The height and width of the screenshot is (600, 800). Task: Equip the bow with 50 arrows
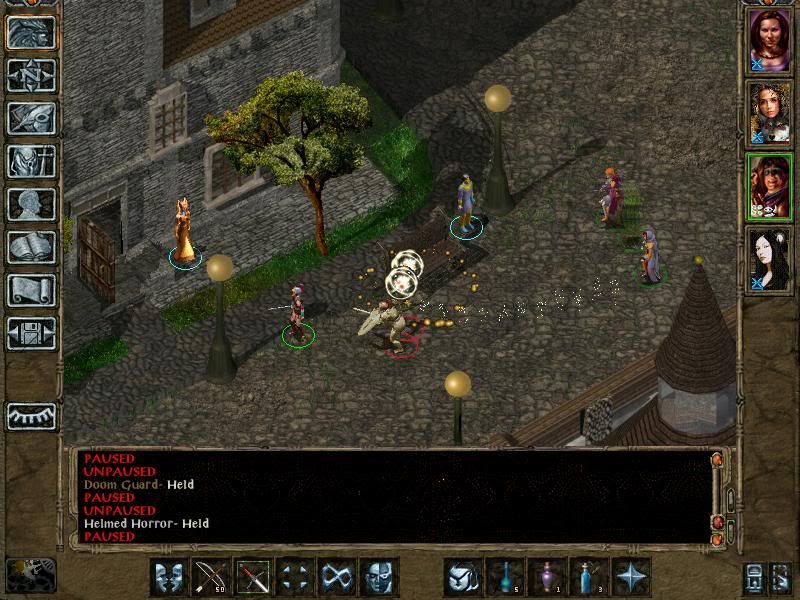tap(211, 577)
